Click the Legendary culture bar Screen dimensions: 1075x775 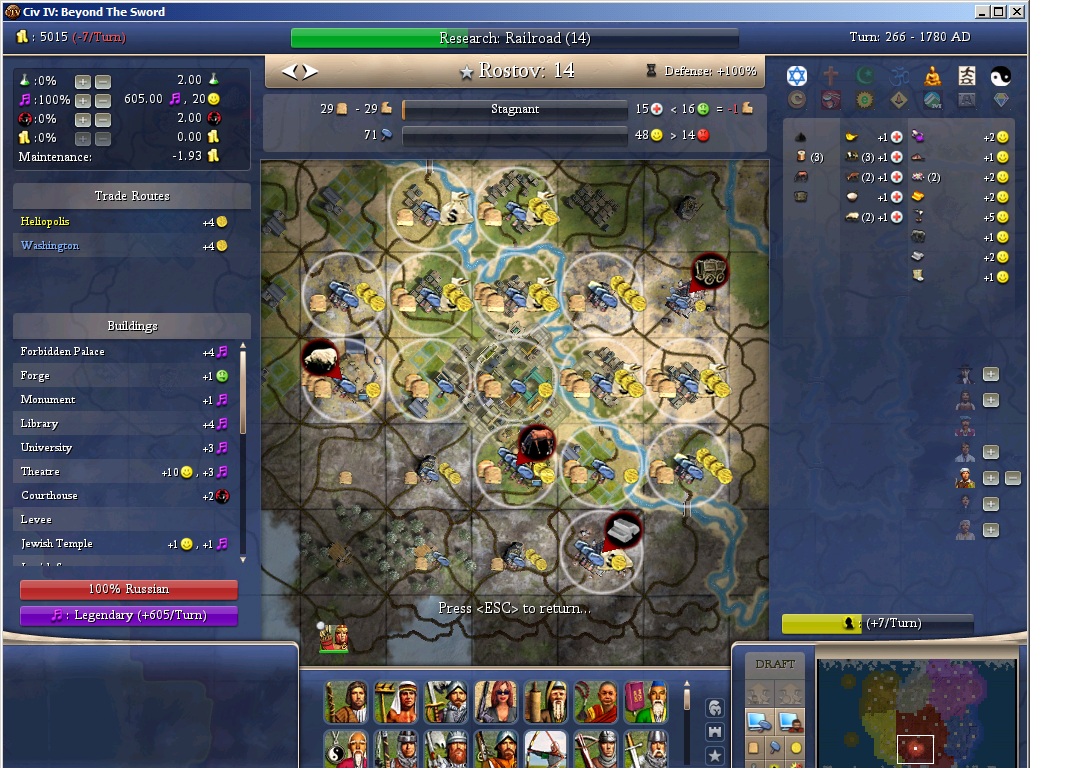(129, 616)
